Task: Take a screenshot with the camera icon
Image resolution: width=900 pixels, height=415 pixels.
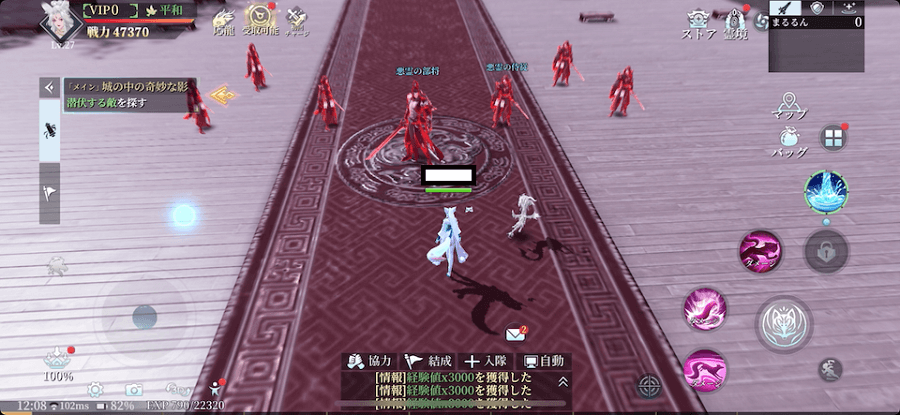Action: pyautogui.click(x=134, y=389)
